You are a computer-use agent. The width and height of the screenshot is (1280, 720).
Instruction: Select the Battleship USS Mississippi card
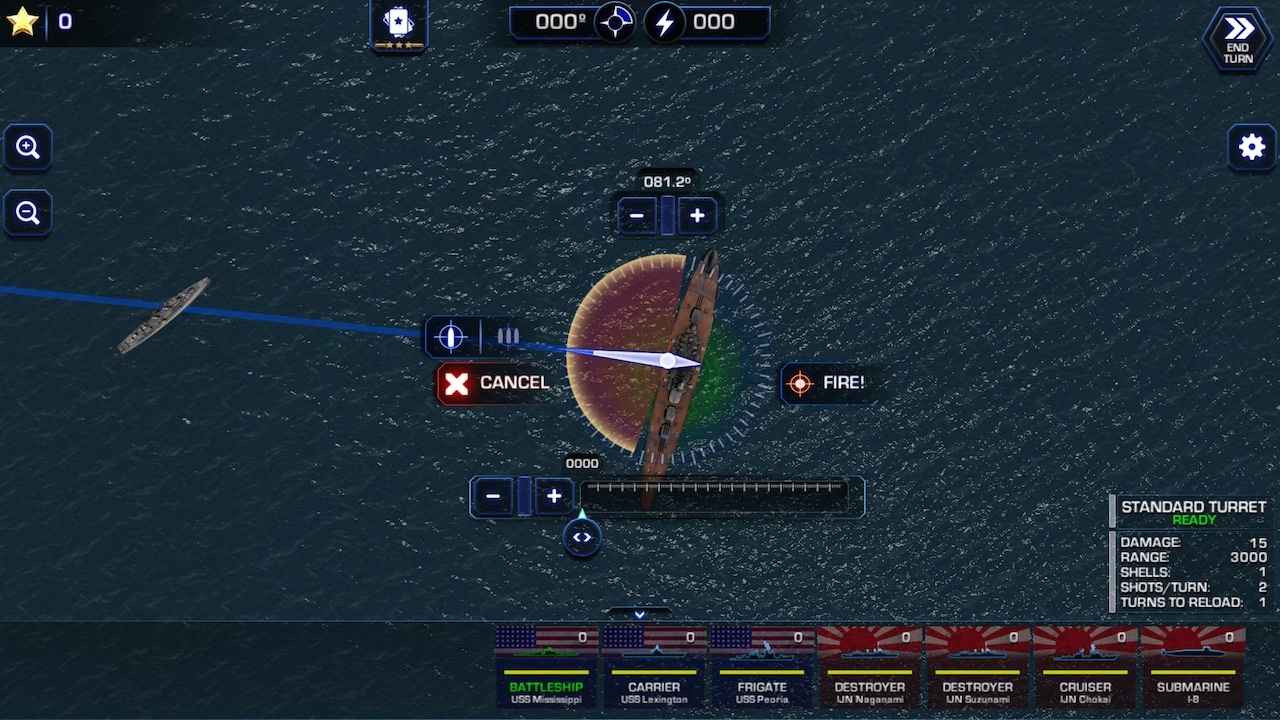(546, 666)
